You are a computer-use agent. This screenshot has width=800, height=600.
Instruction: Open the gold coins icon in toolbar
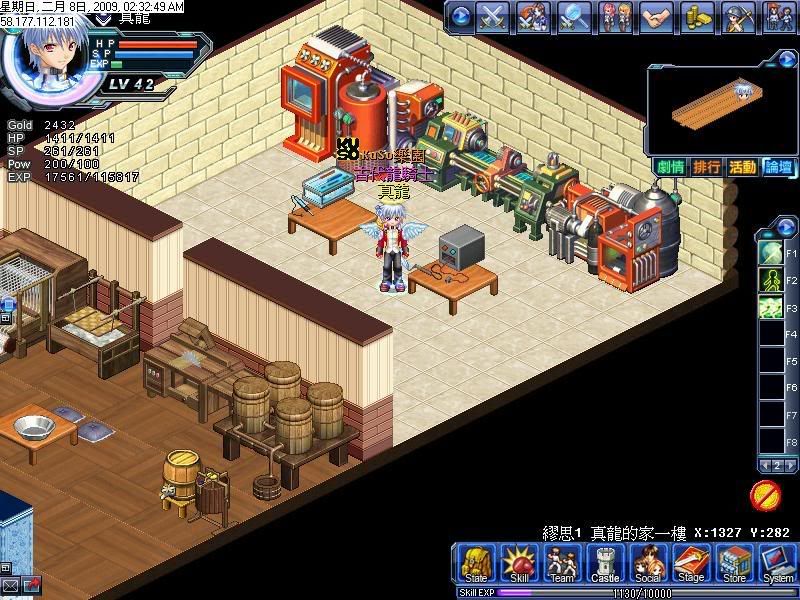click(x=697, y=16)
